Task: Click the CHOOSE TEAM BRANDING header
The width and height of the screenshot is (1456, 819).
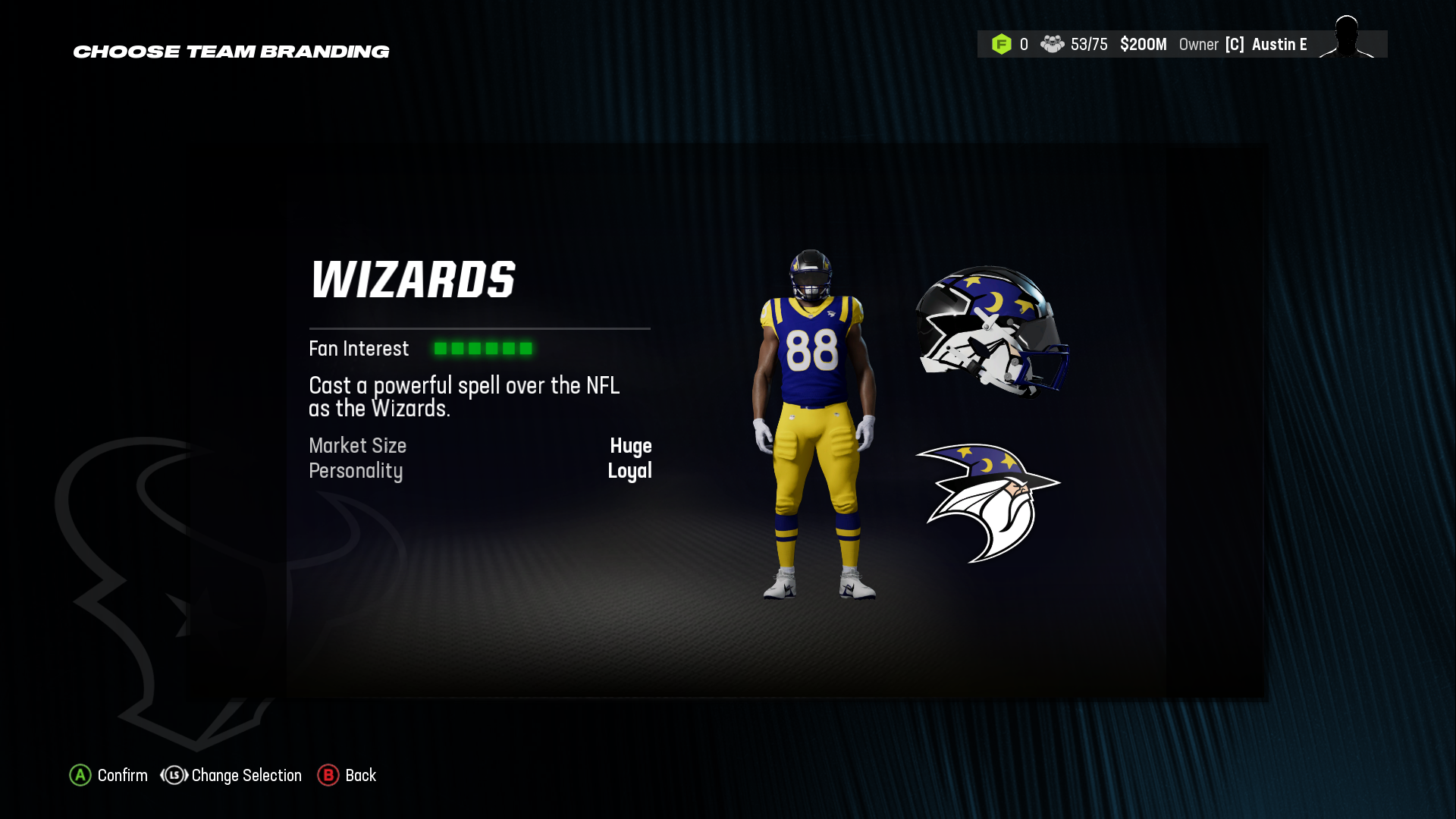Action: [x=231, y=52]
